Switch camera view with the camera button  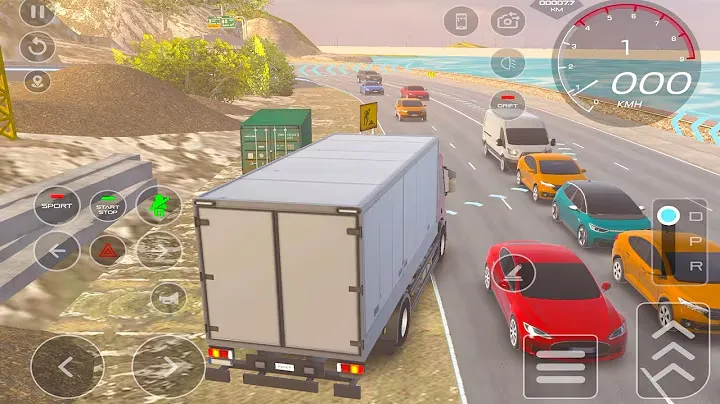pos(508,21)
